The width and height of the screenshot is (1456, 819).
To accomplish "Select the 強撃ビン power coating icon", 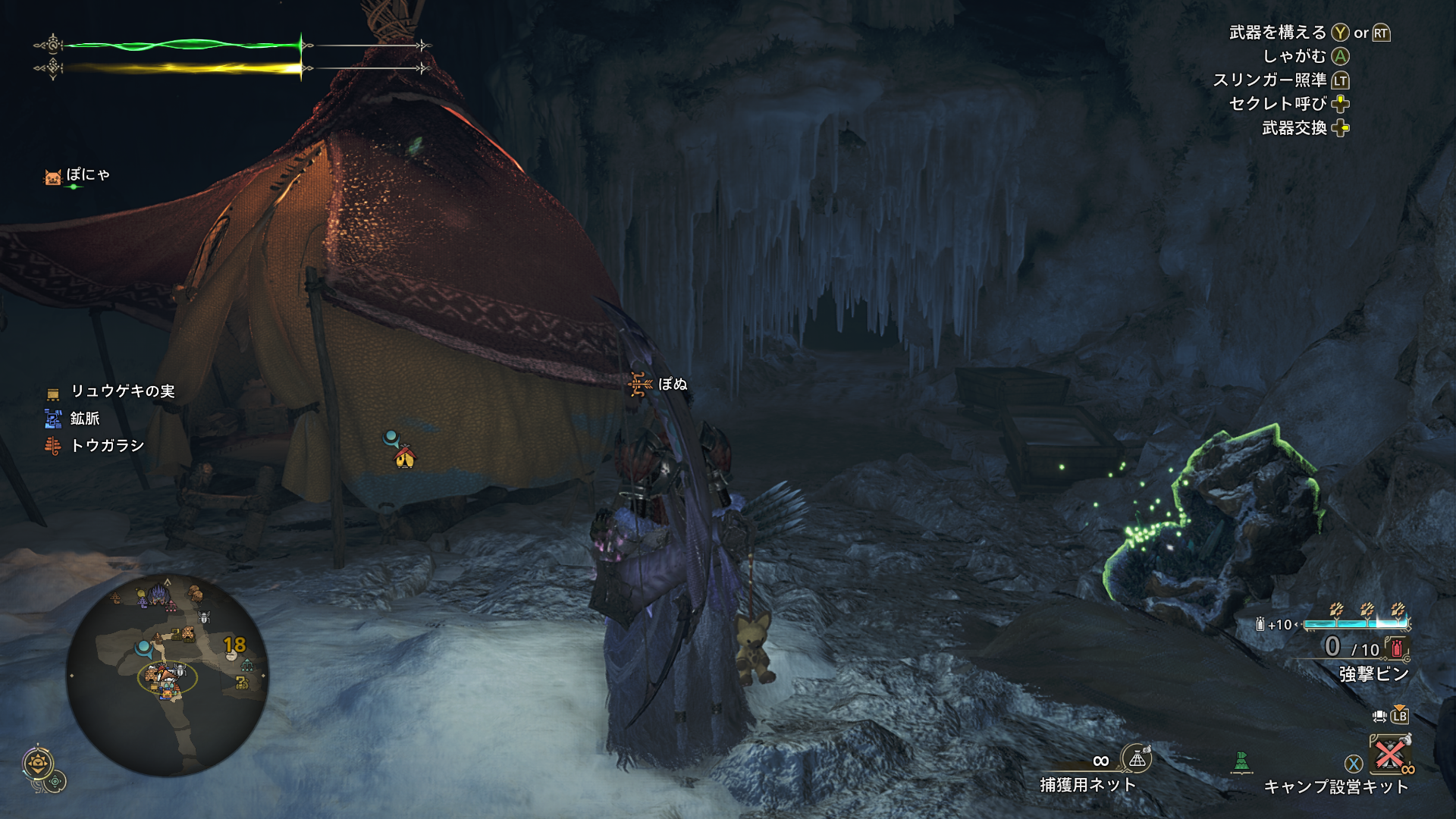I will click(1397, 648).
